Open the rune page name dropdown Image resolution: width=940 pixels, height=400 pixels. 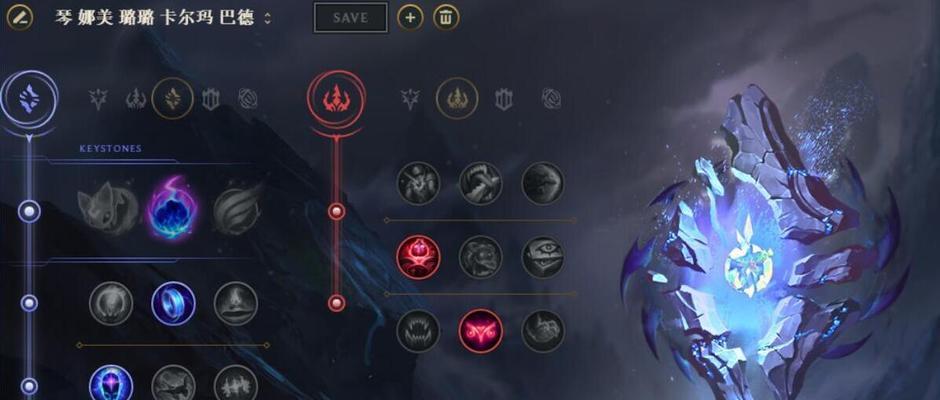click(x=267, y=19)
